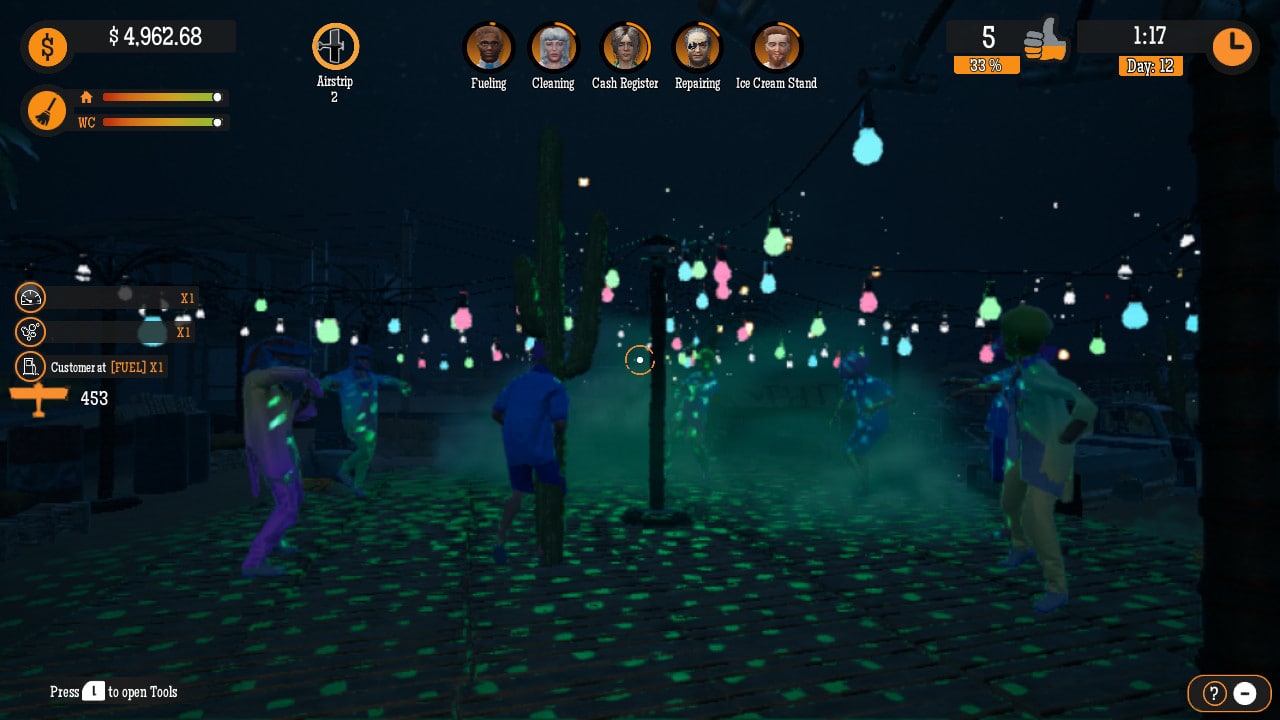
Task: Click the fuel pump icon next to Customer at
Action: [x=31, y=366]
